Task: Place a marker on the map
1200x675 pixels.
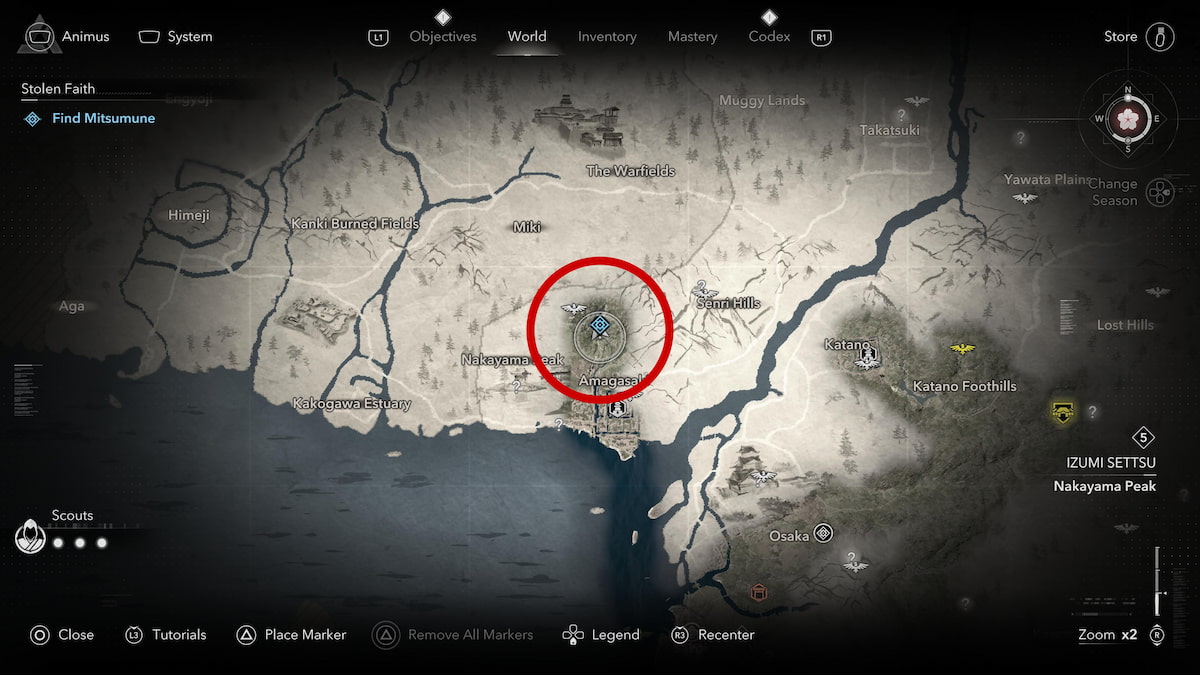Action: tap(291, 635)
